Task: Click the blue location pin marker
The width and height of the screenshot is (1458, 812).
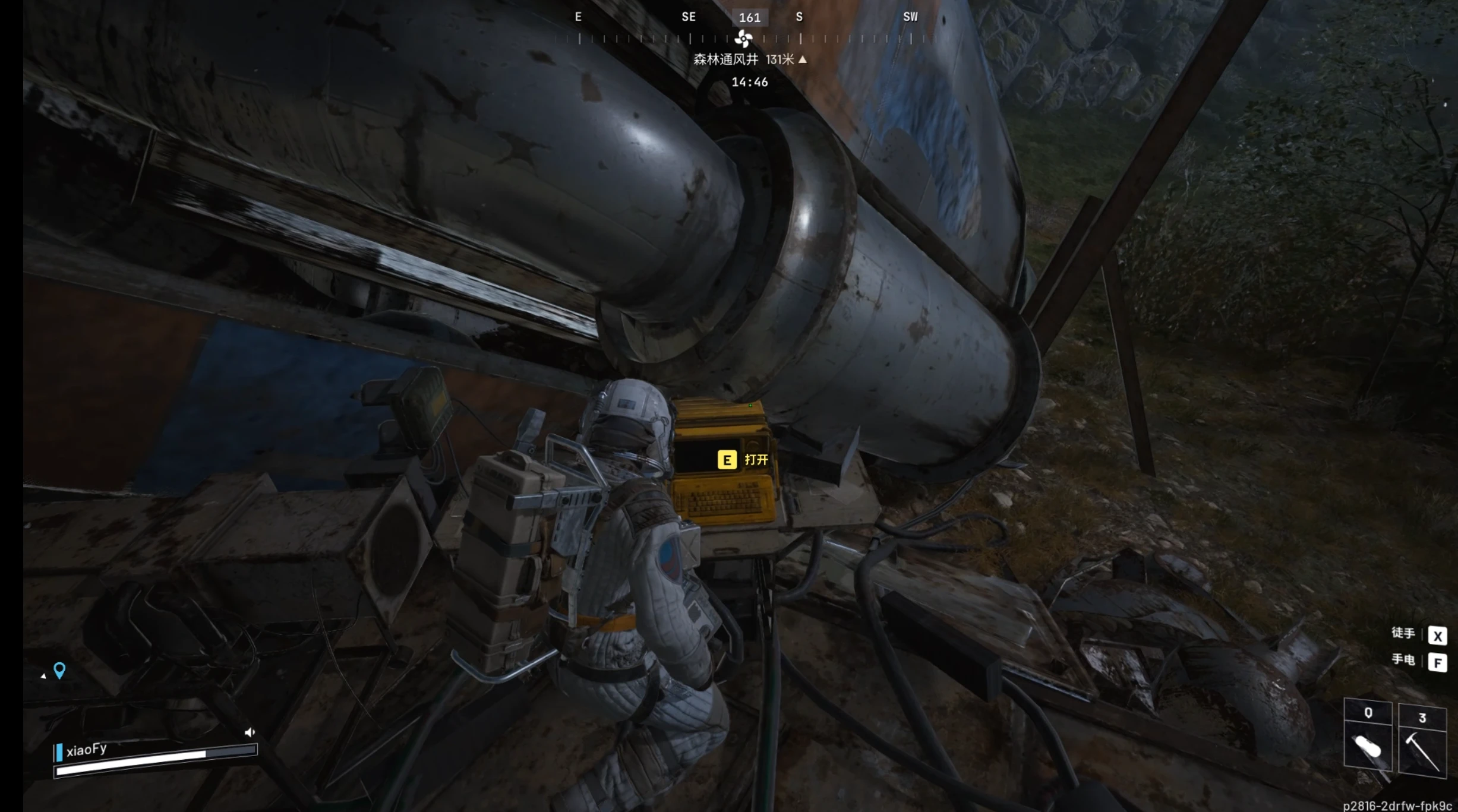Action: 59,670
